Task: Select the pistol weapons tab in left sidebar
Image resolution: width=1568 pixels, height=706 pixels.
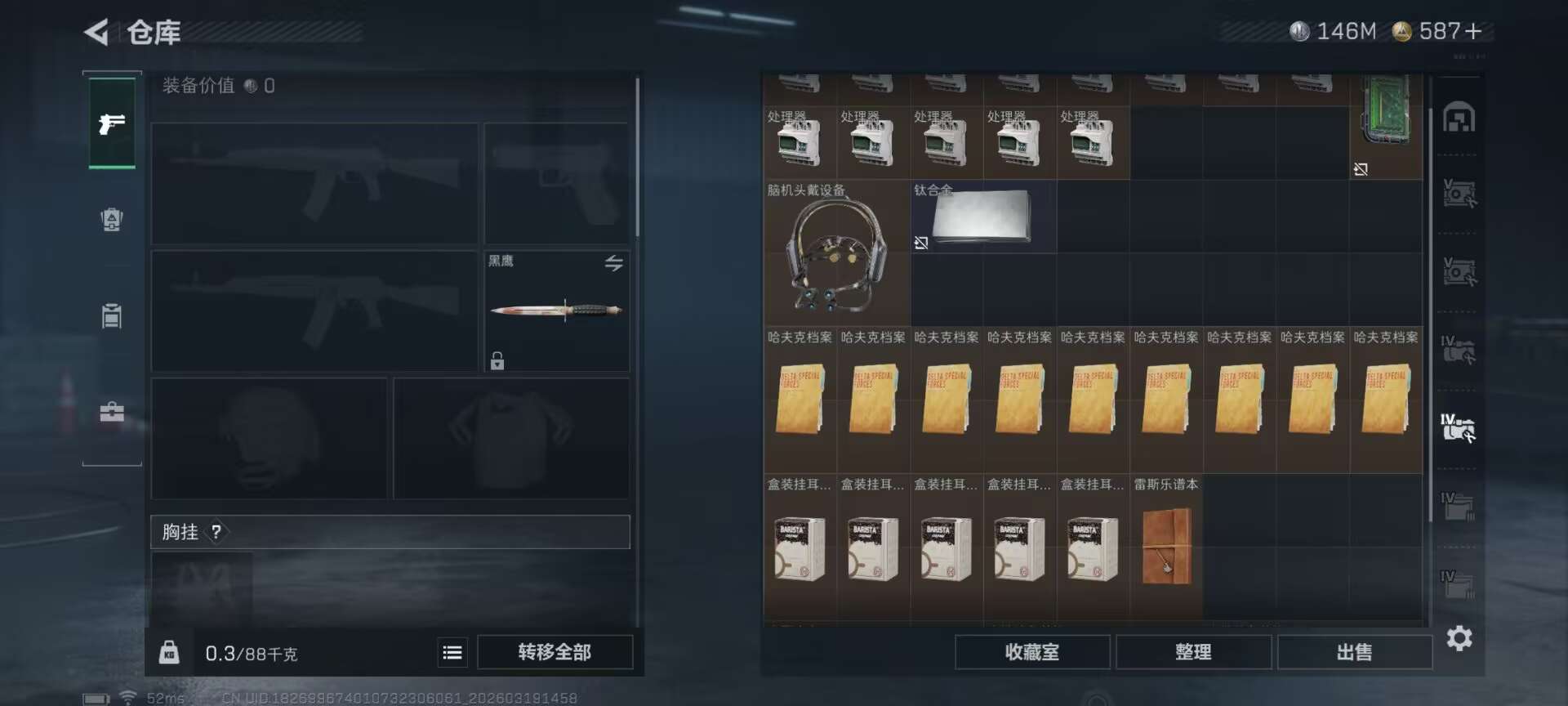Action: 112,124
